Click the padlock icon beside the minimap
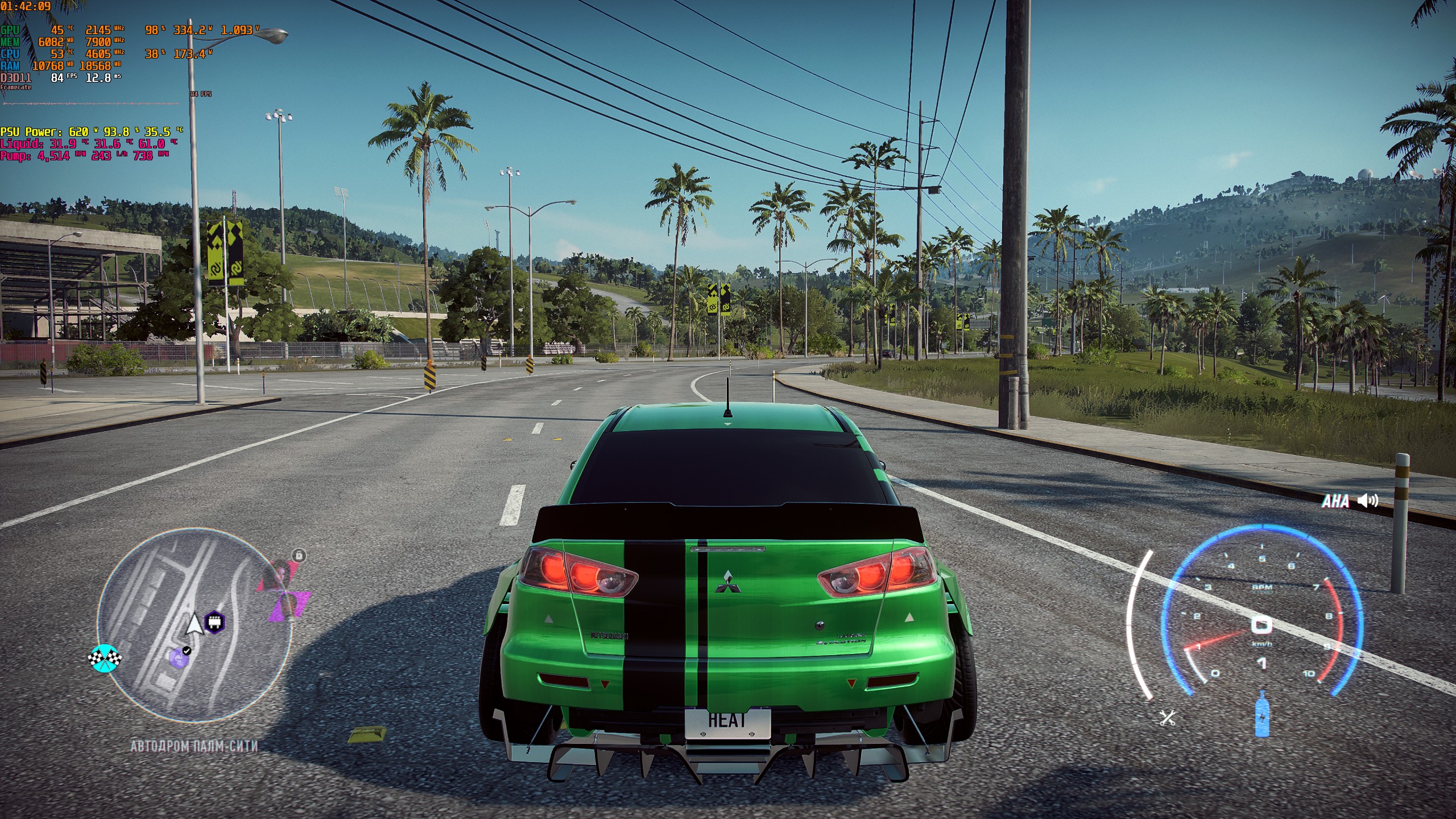Viewport: 1456px width, 819px height. [x=299, y=555]
